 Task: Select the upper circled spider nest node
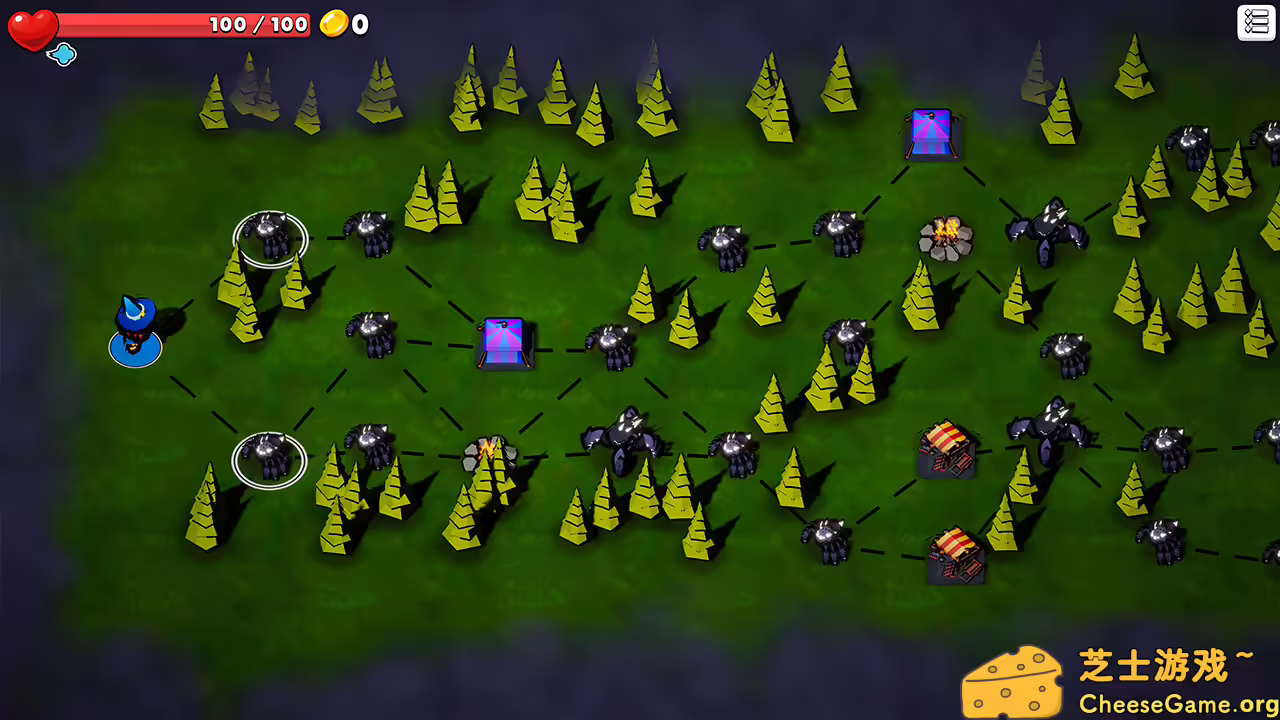[x=268, y=237]
